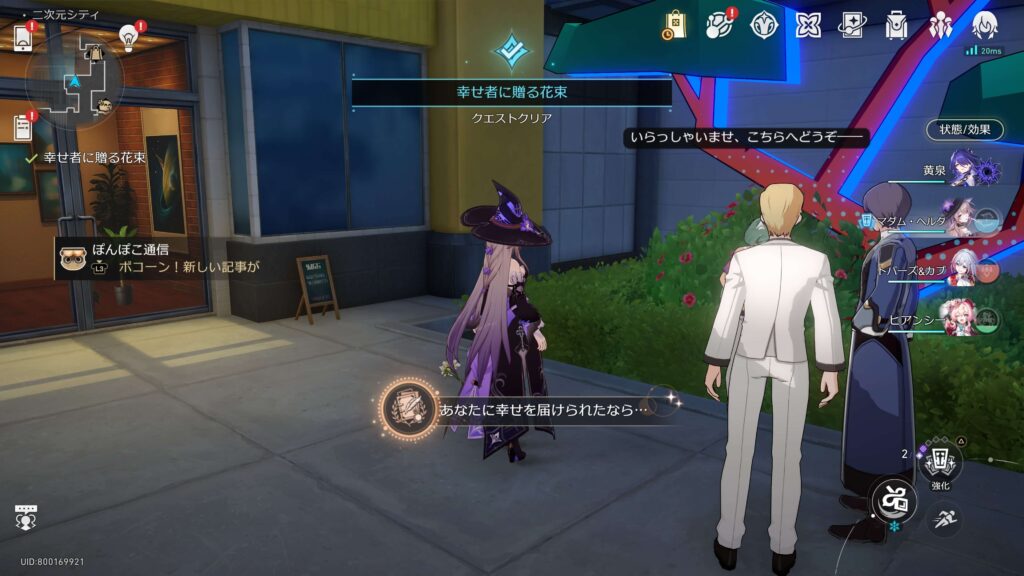Open the phone menu icon
Screen dimensions: 1024x576
click(x=23, y=37)
